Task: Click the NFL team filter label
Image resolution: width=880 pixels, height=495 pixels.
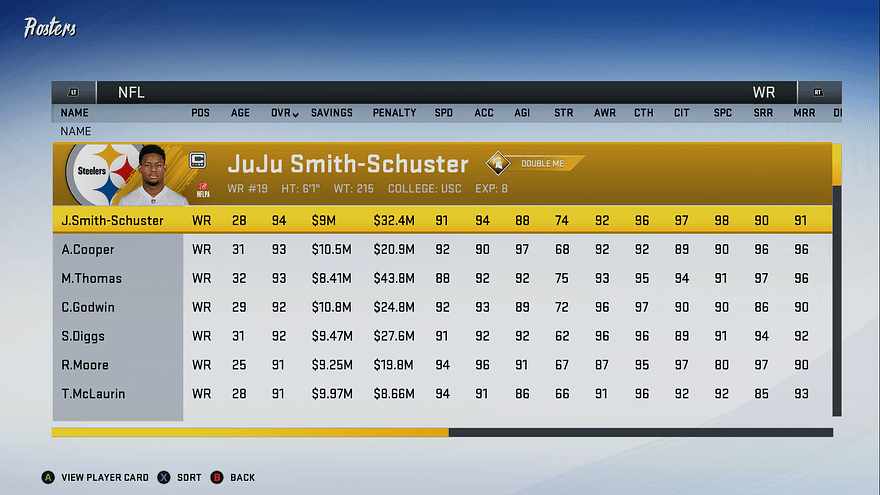Action: [x=131, y=92]
